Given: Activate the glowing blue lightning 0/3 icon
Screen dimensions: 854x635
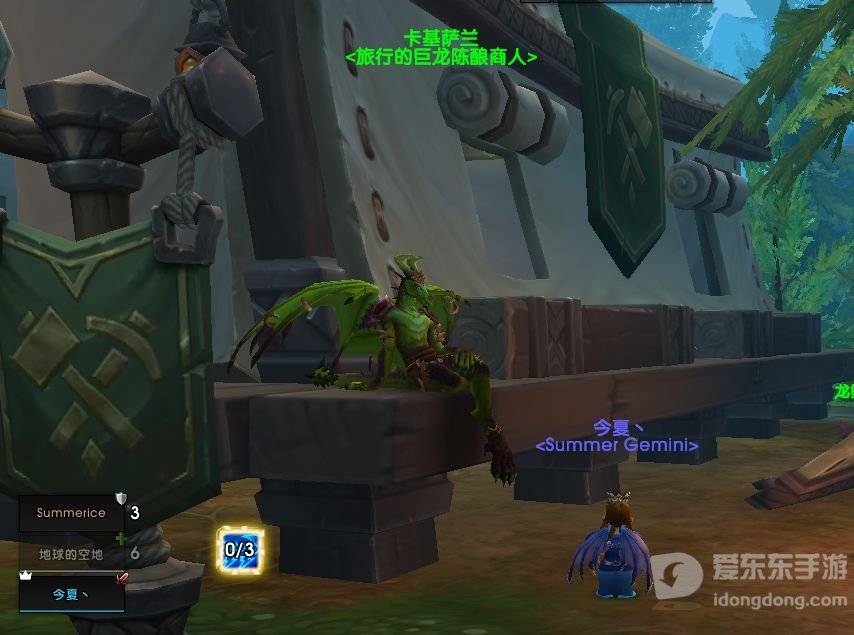Looking at the screenshot, I should click(x=240, y=549).
